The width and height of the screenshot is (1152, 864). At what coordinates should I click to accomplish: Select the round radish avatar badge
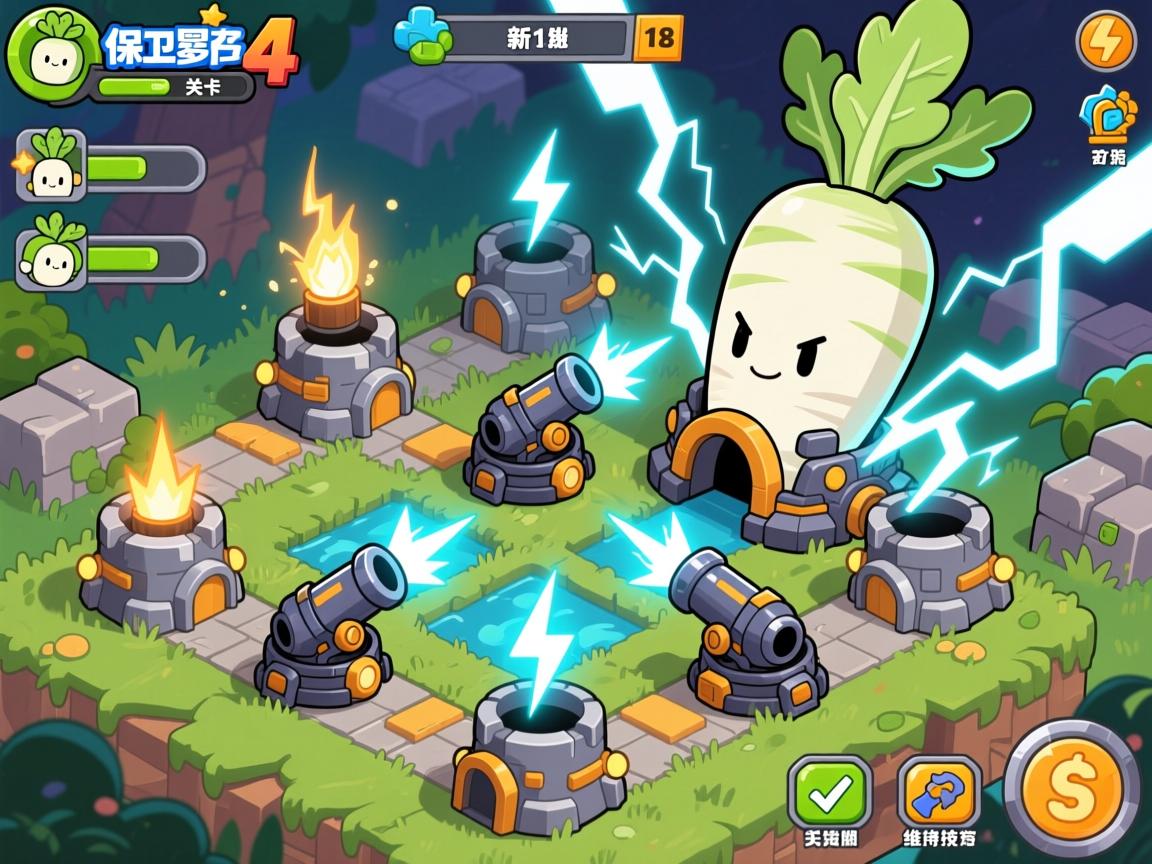coord(50,55)
